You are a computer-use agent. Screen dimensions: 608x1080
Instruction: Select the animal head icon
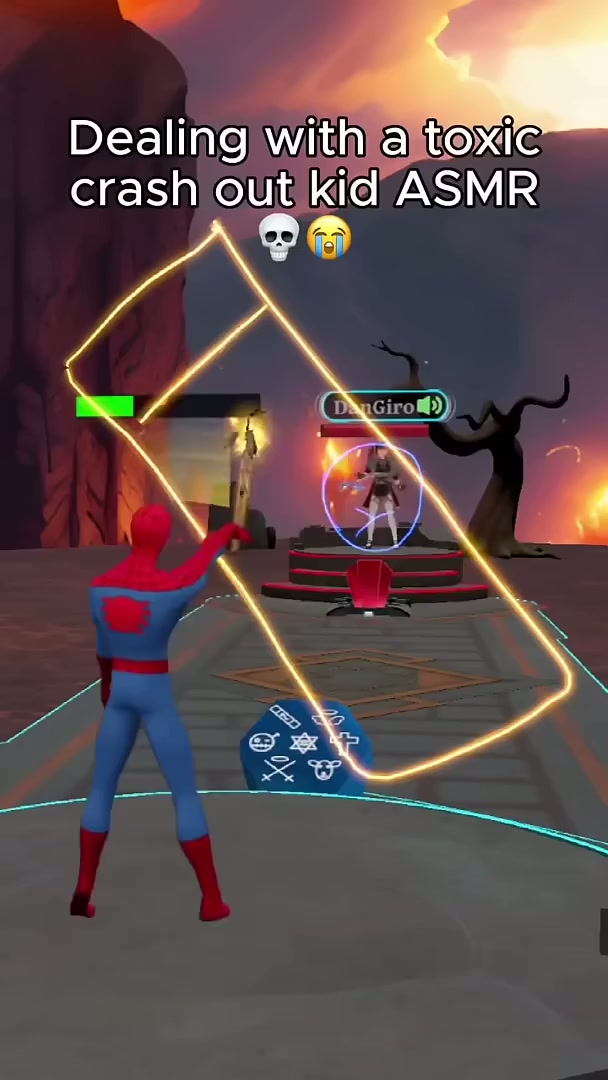coord(322,769)
